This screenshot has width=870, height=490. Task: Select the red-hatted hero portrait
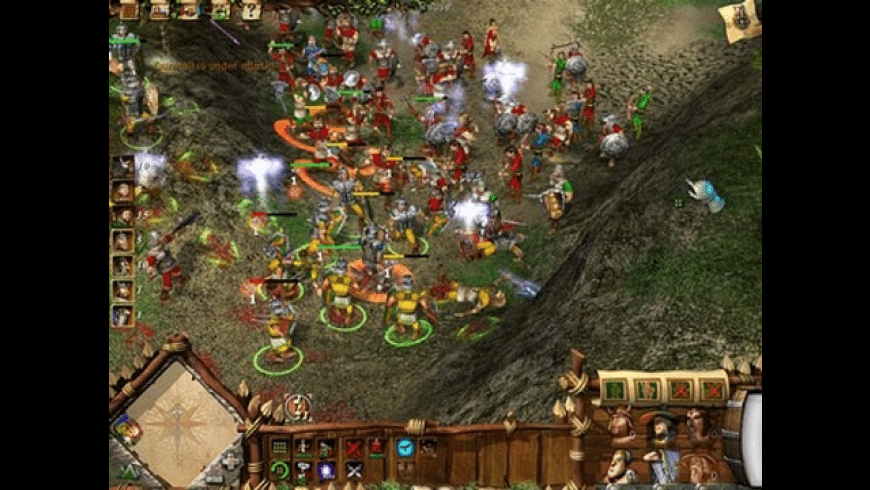pyautogui.click(x=659, y=428)
